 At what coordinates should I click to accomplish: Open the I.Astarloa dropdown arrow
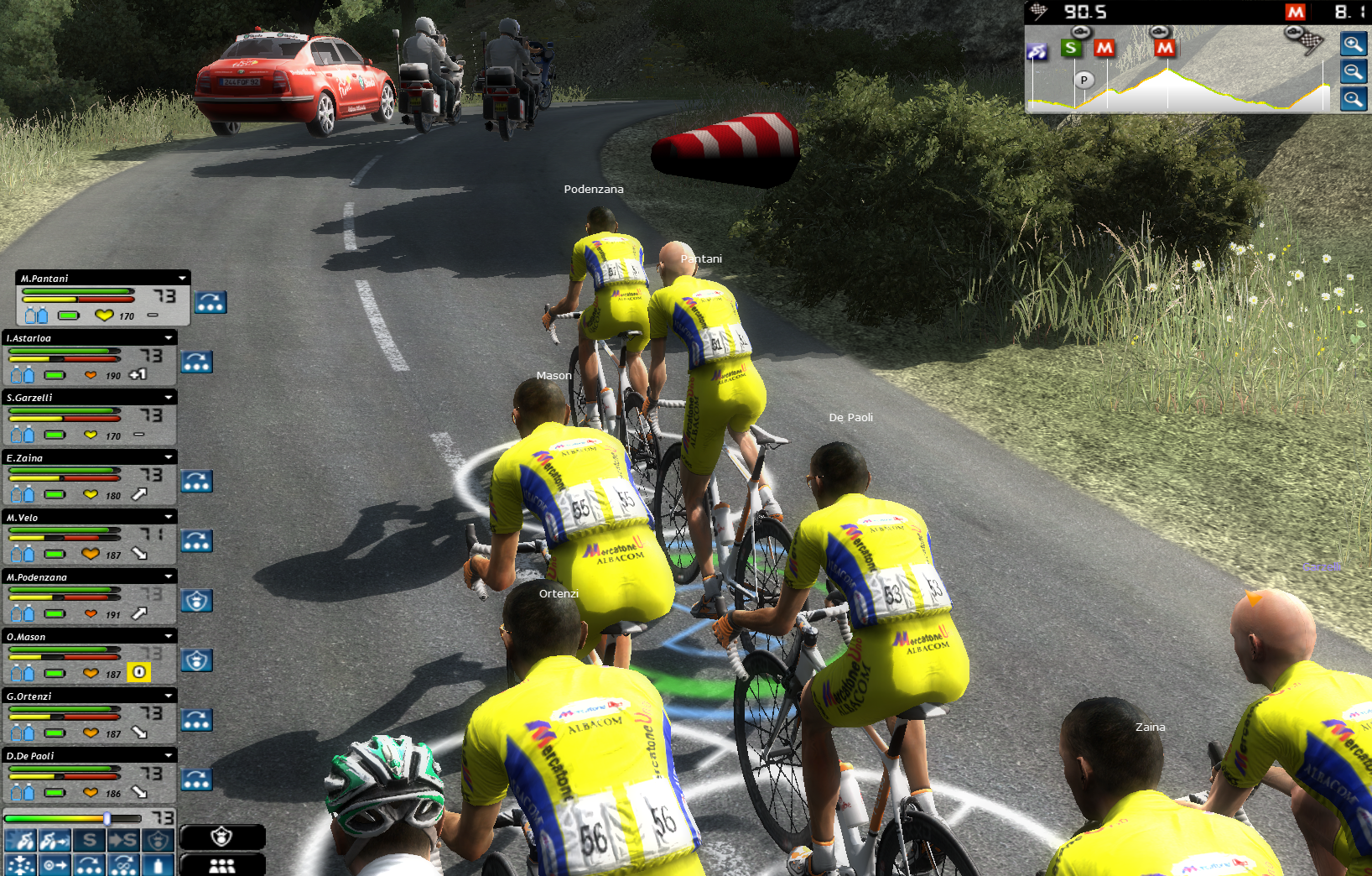[x=169, y=338]
